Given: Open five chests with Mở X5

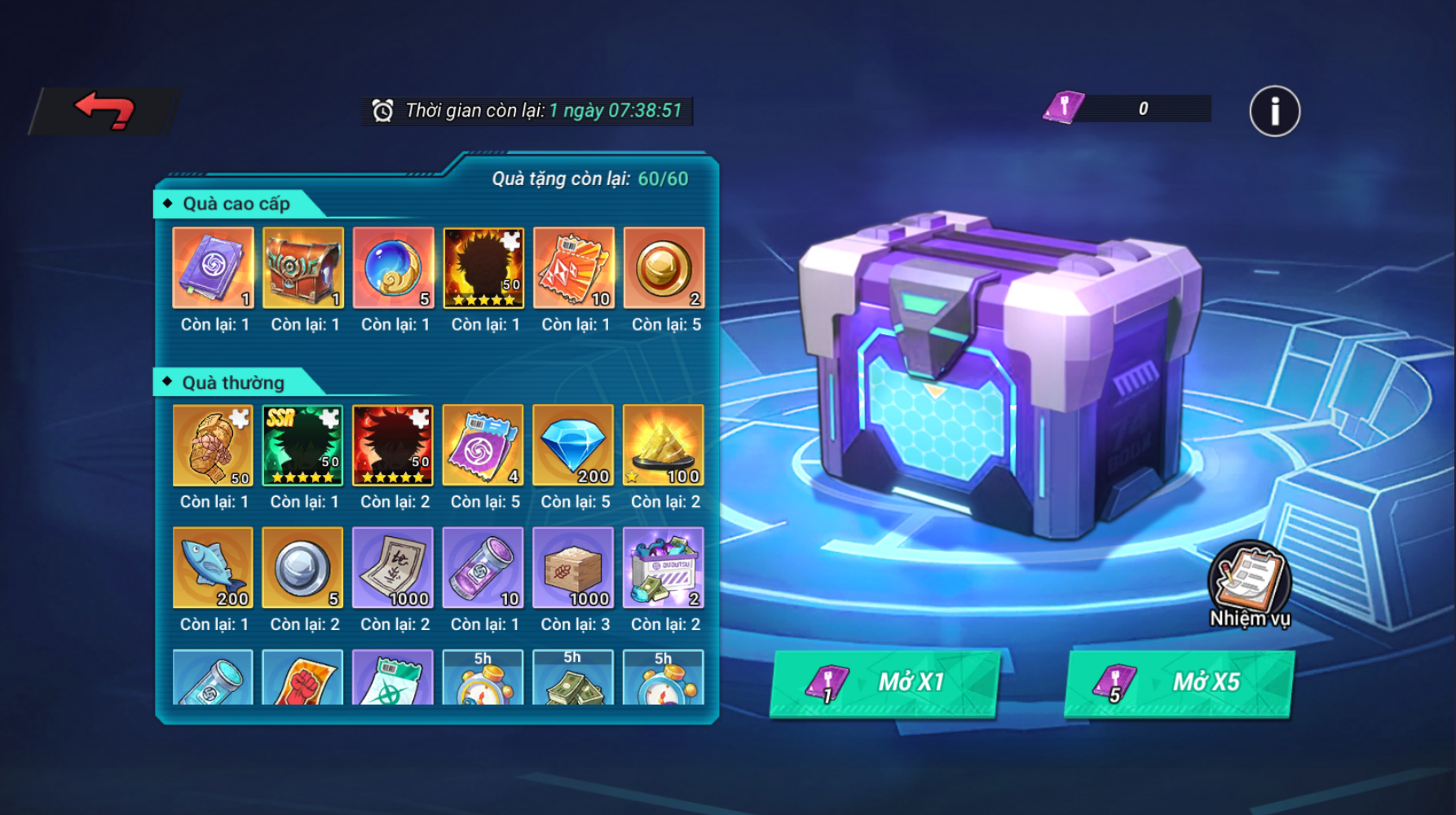Looking at the screenshot, I should (1179, 683).
